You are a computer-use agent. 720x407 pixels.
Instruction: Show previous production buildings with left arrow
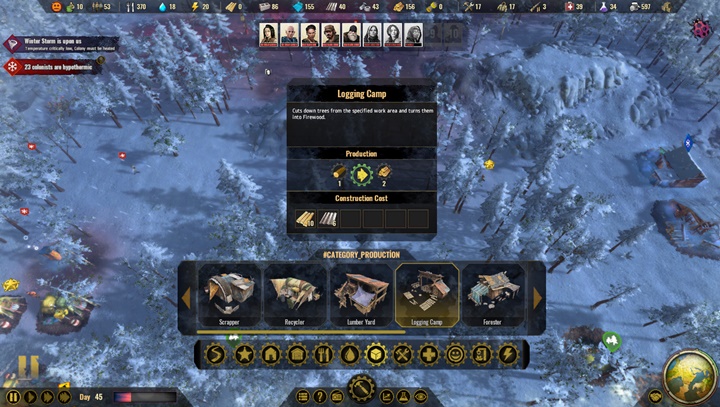pyautogui.click(x=185, y=298)
